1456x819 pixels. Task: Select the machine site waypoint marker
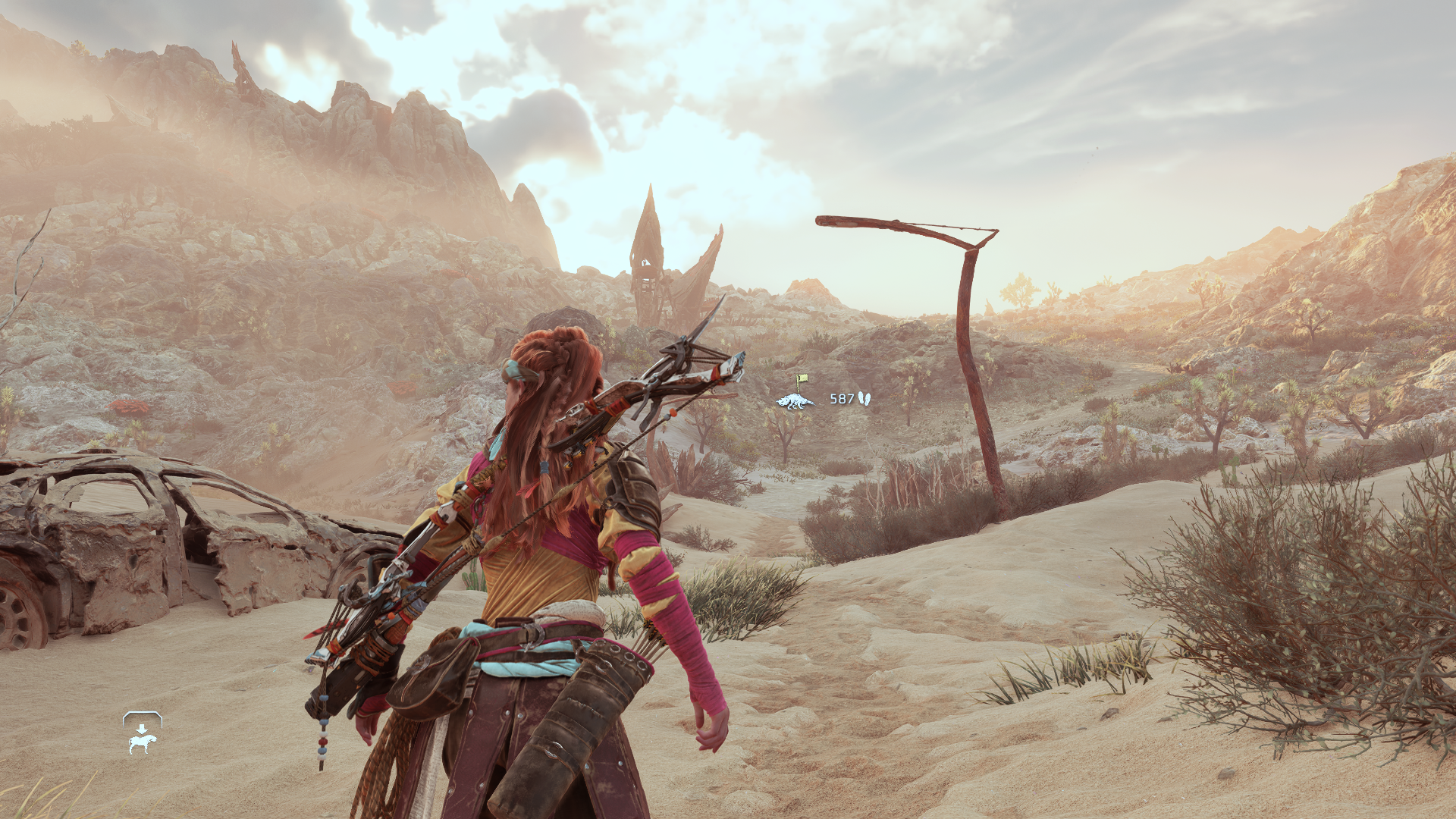(x=795, y=399)
